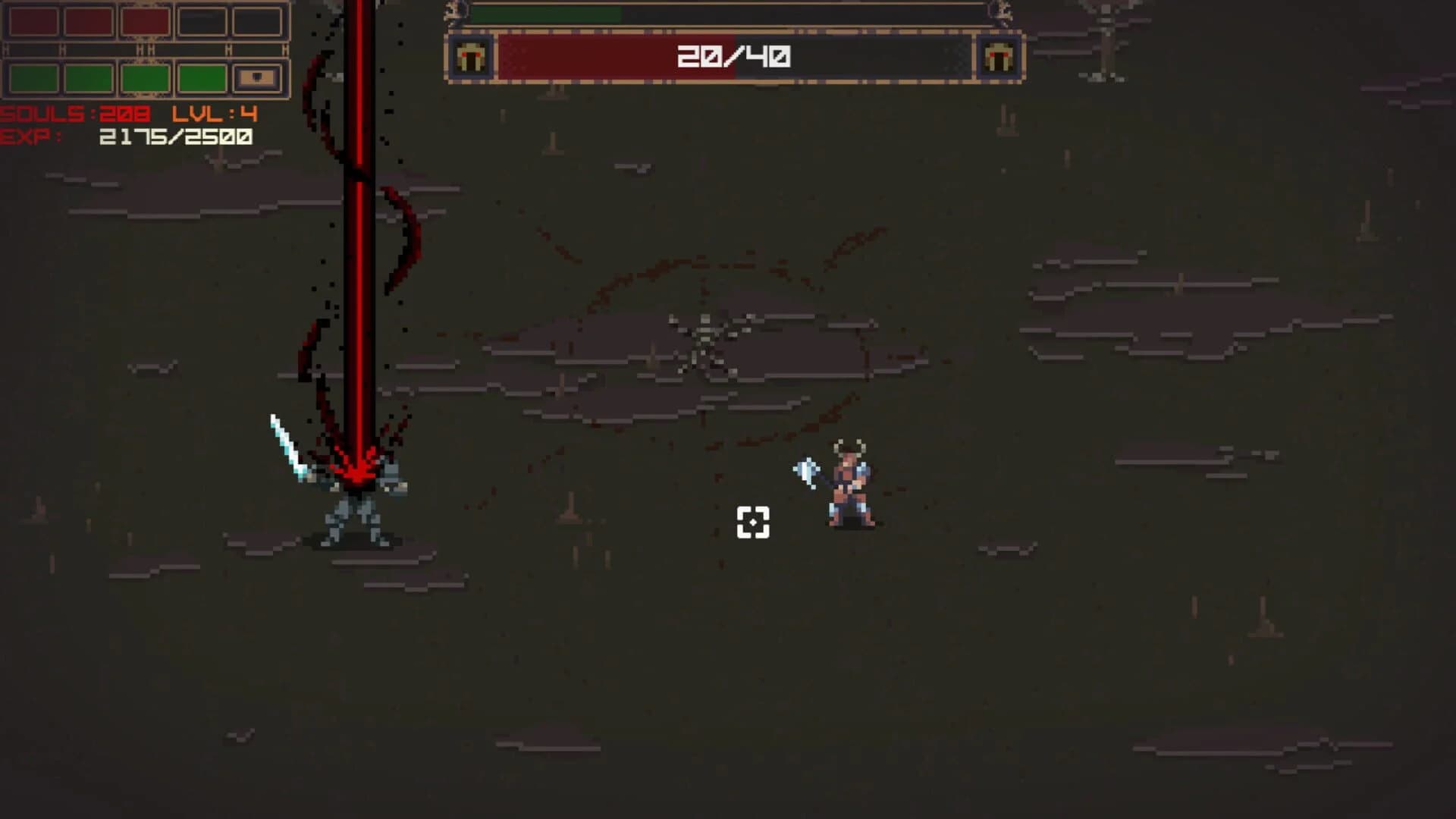Select the helmet icon left of the boss bar
Image resolution: width=1456 pixels, height=819 pixels.
coord(470,57)
